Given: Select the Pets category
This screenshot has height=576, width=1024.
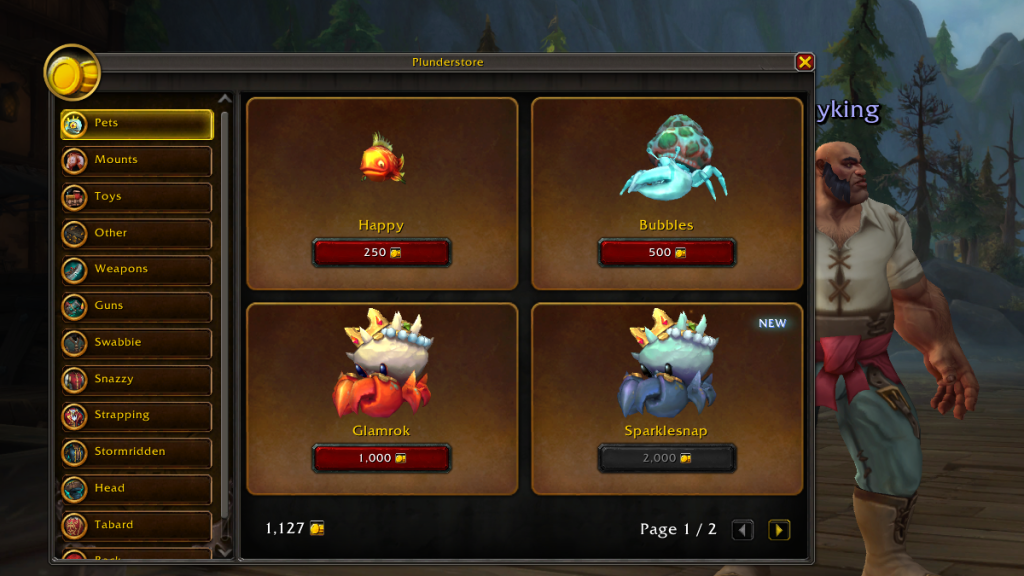Looking at the screenshot, I should 136,124.
